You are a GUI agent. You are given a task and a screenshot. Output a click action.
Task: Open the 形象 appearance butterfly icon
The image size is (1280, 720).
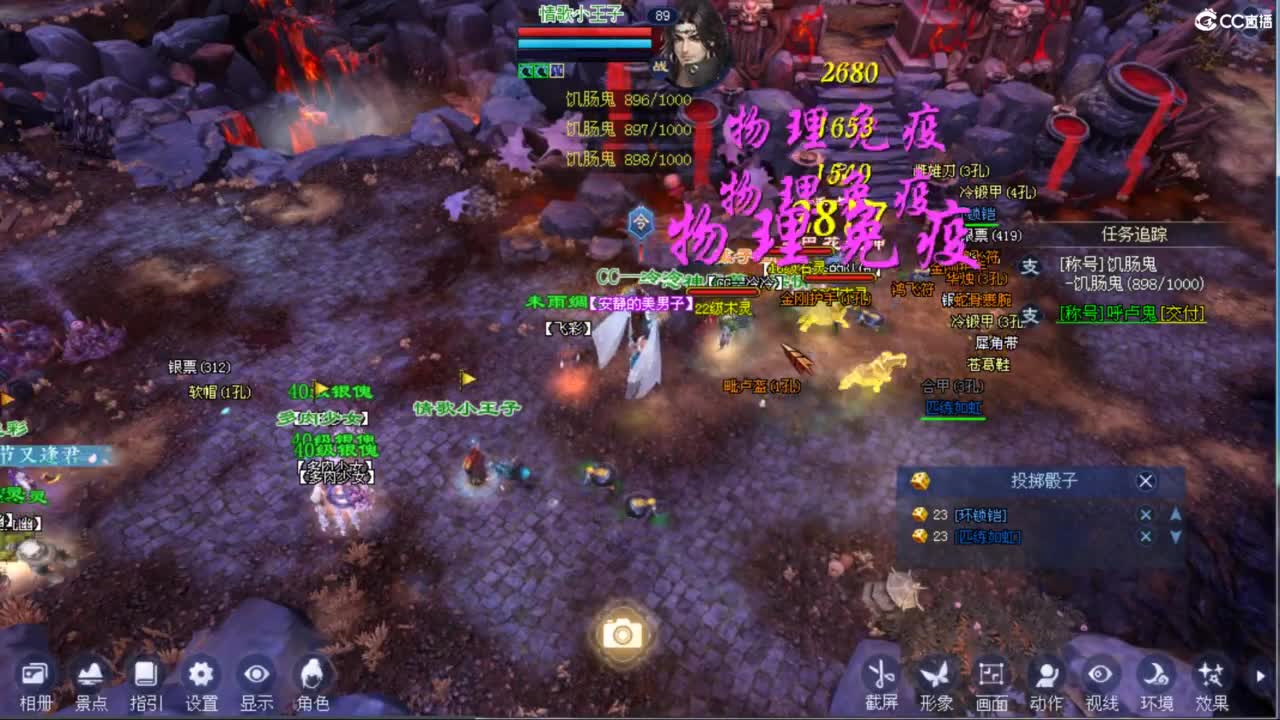[935, 673]
